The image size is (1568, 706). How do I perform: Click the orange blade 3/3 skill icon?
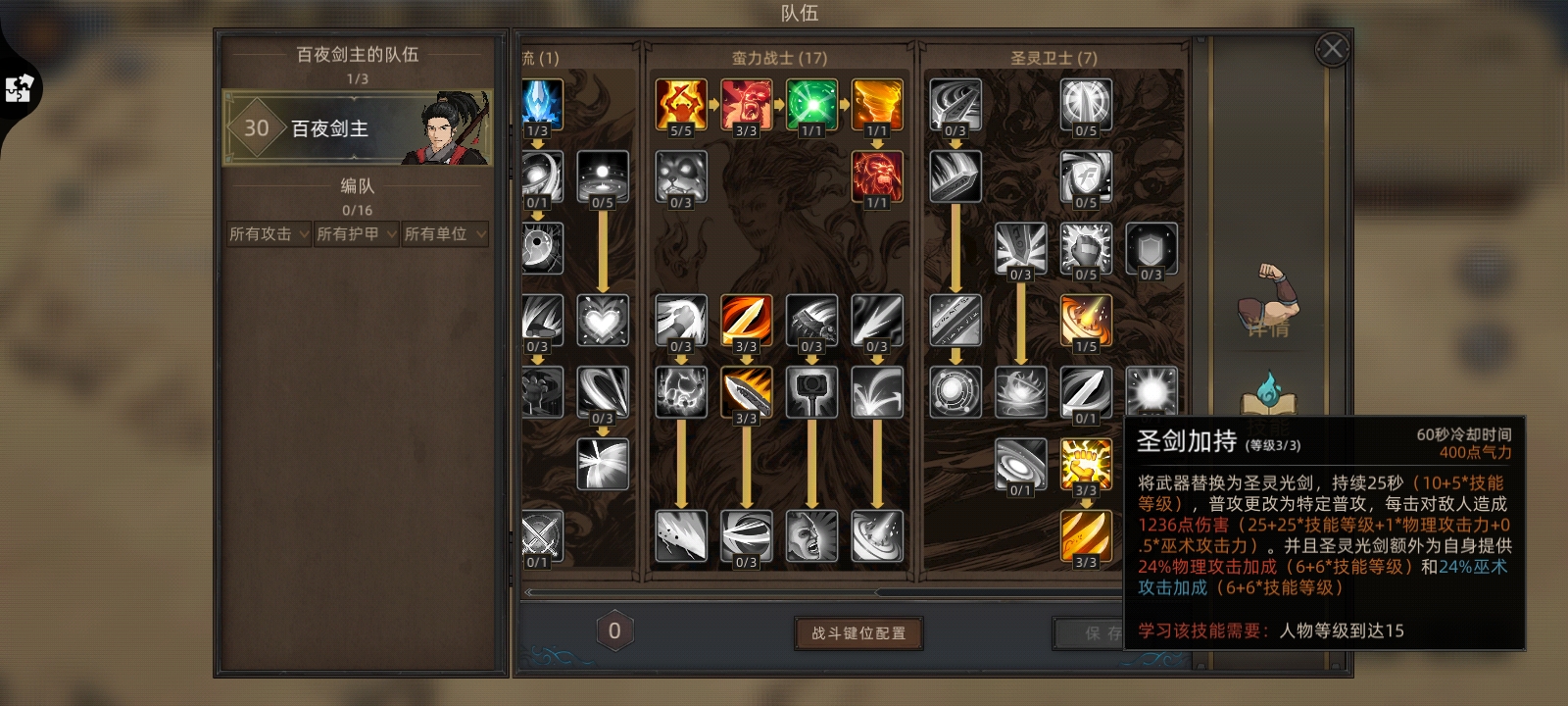click(747, 319)
